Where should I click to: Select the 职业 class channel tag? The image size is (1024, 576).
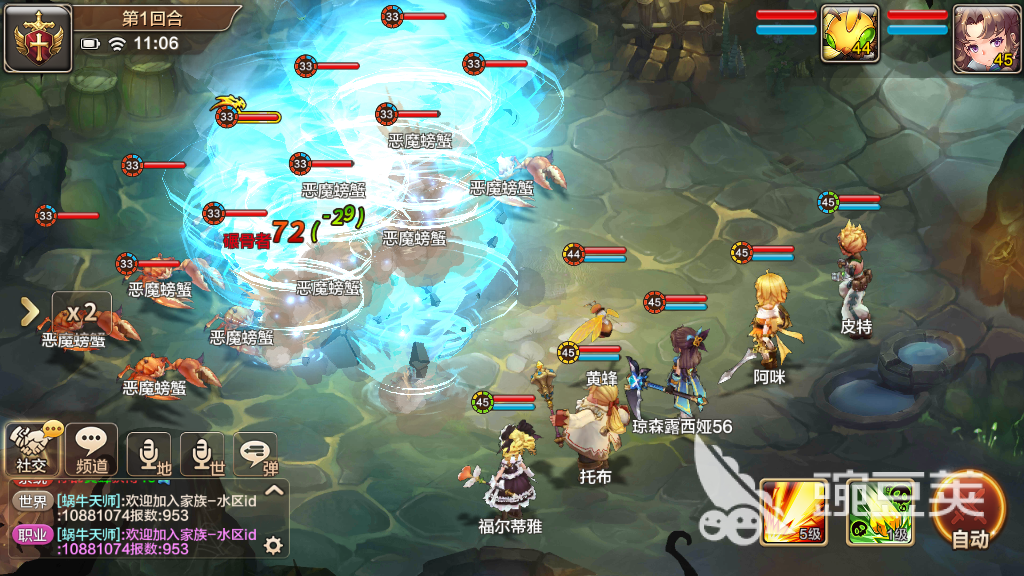(x=33, y=534)
